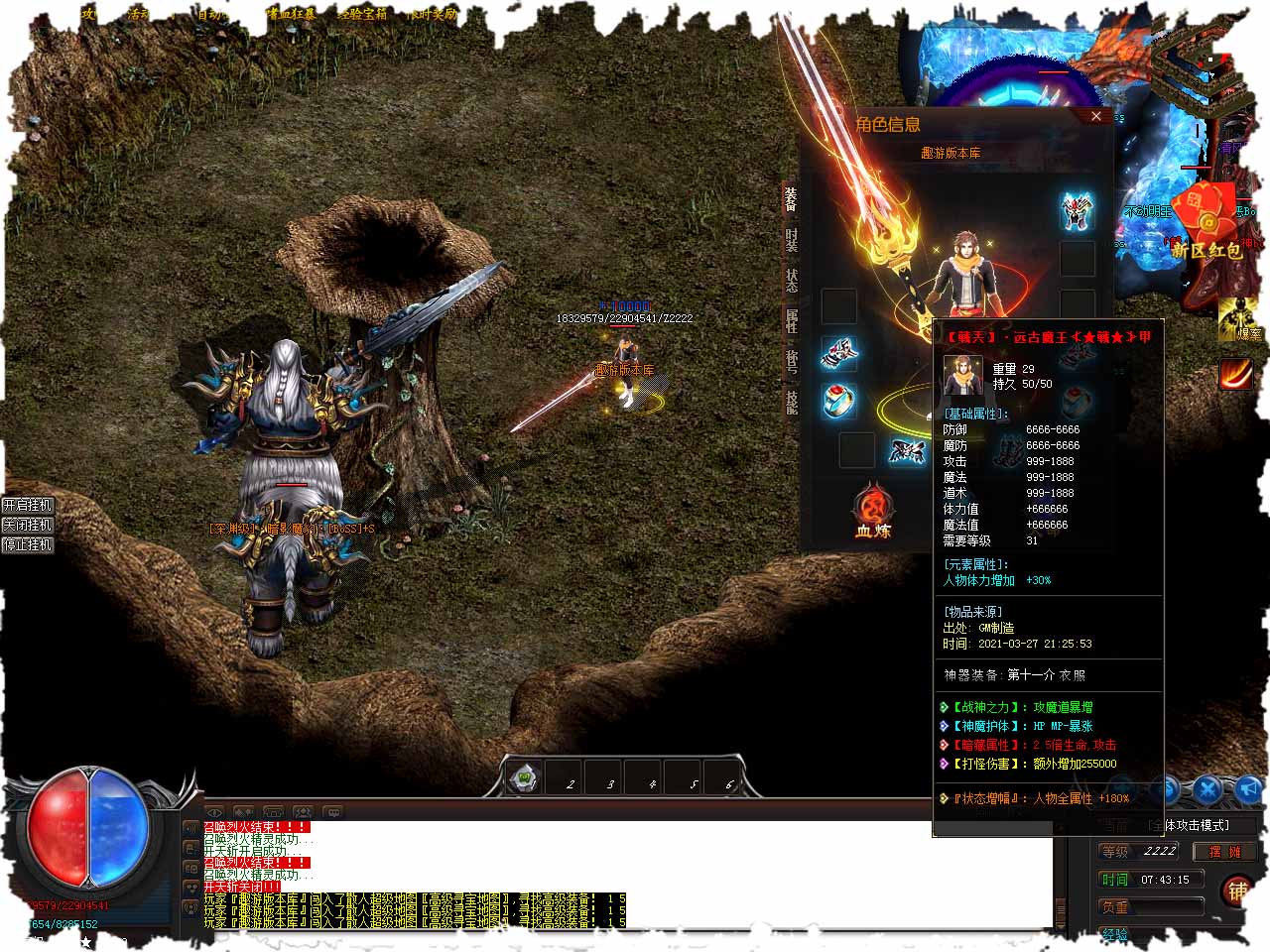Open the 嗜血狂暴 menu entry
Screen dimensions: 1270x952
click(290, 14)
